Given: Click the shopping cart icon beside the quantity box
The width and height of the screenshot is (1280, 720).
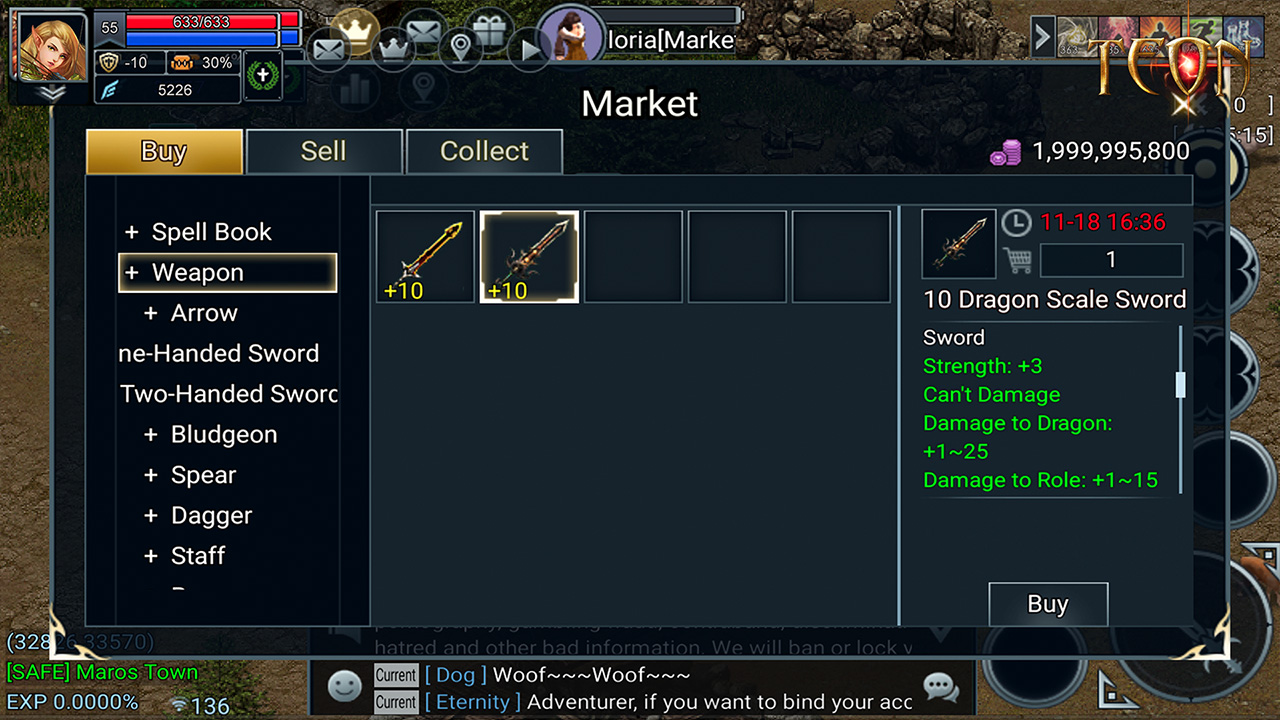Looking at the screenshot, I should (1018, 260).
